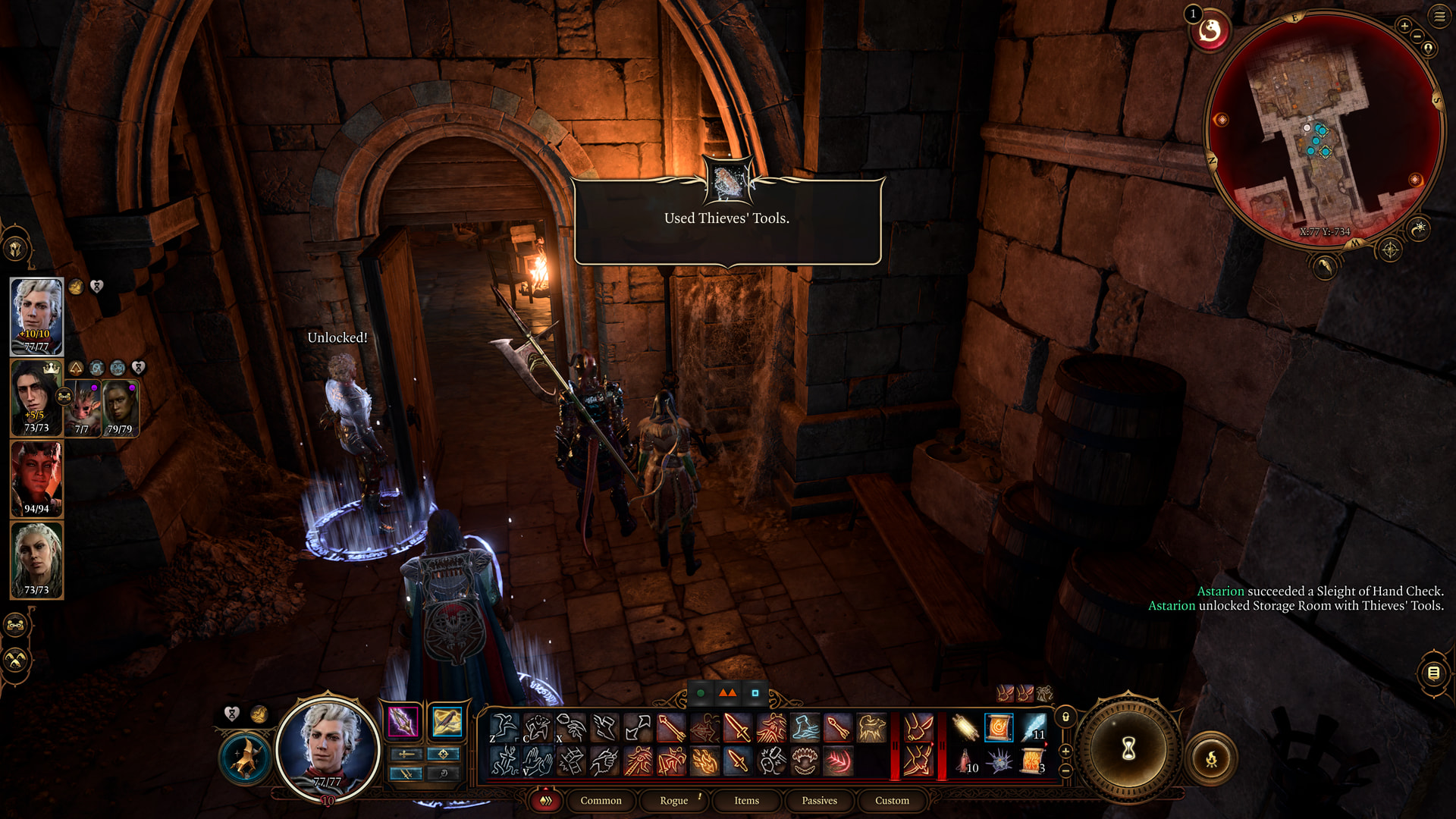Open the campfire rest menu
The width and height of the screenshot is (1456, 819).
1211,758
